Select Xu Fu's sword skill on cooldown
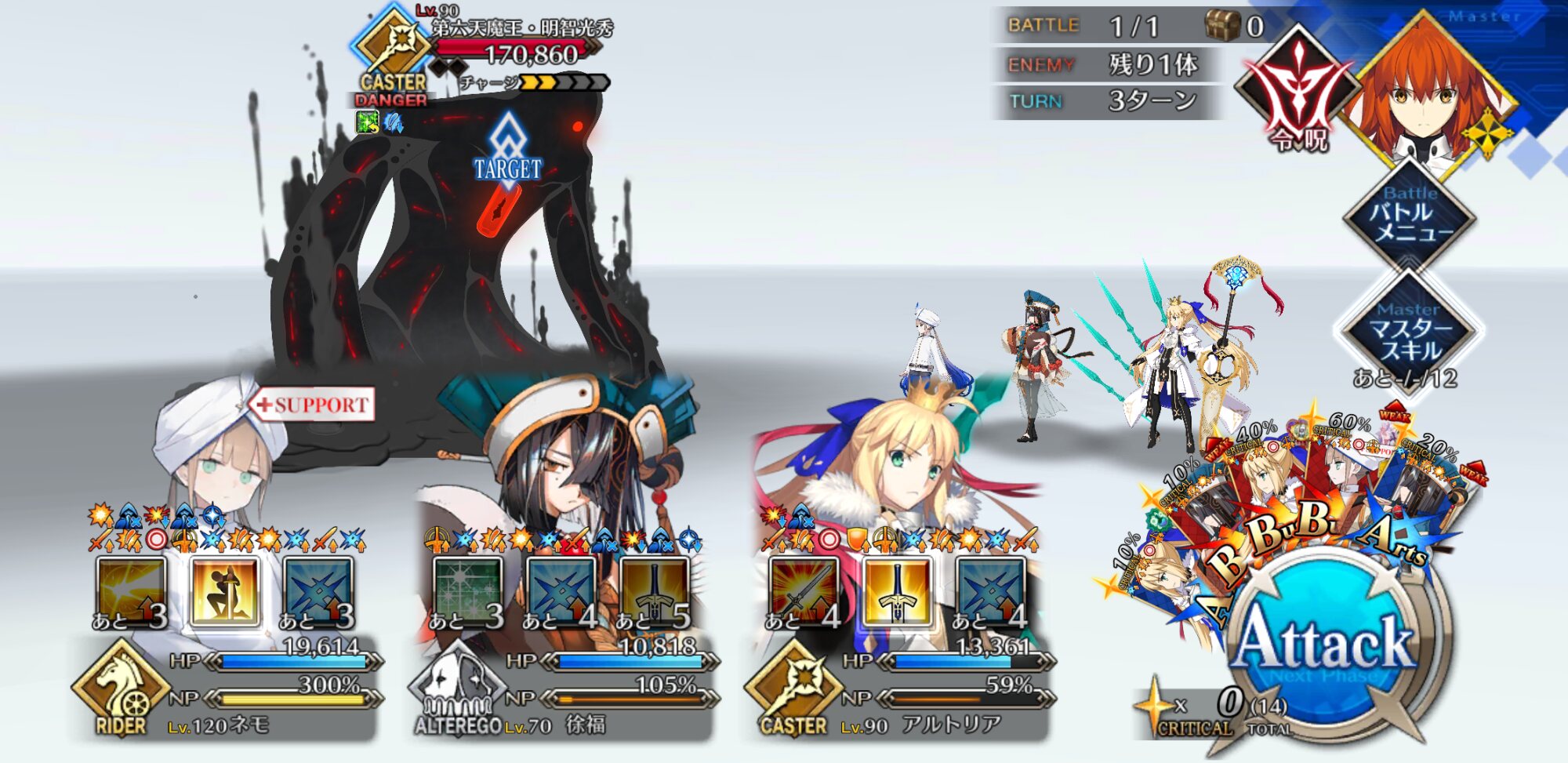This screenshot has height=763, width=1568. (x=654, y=590)
